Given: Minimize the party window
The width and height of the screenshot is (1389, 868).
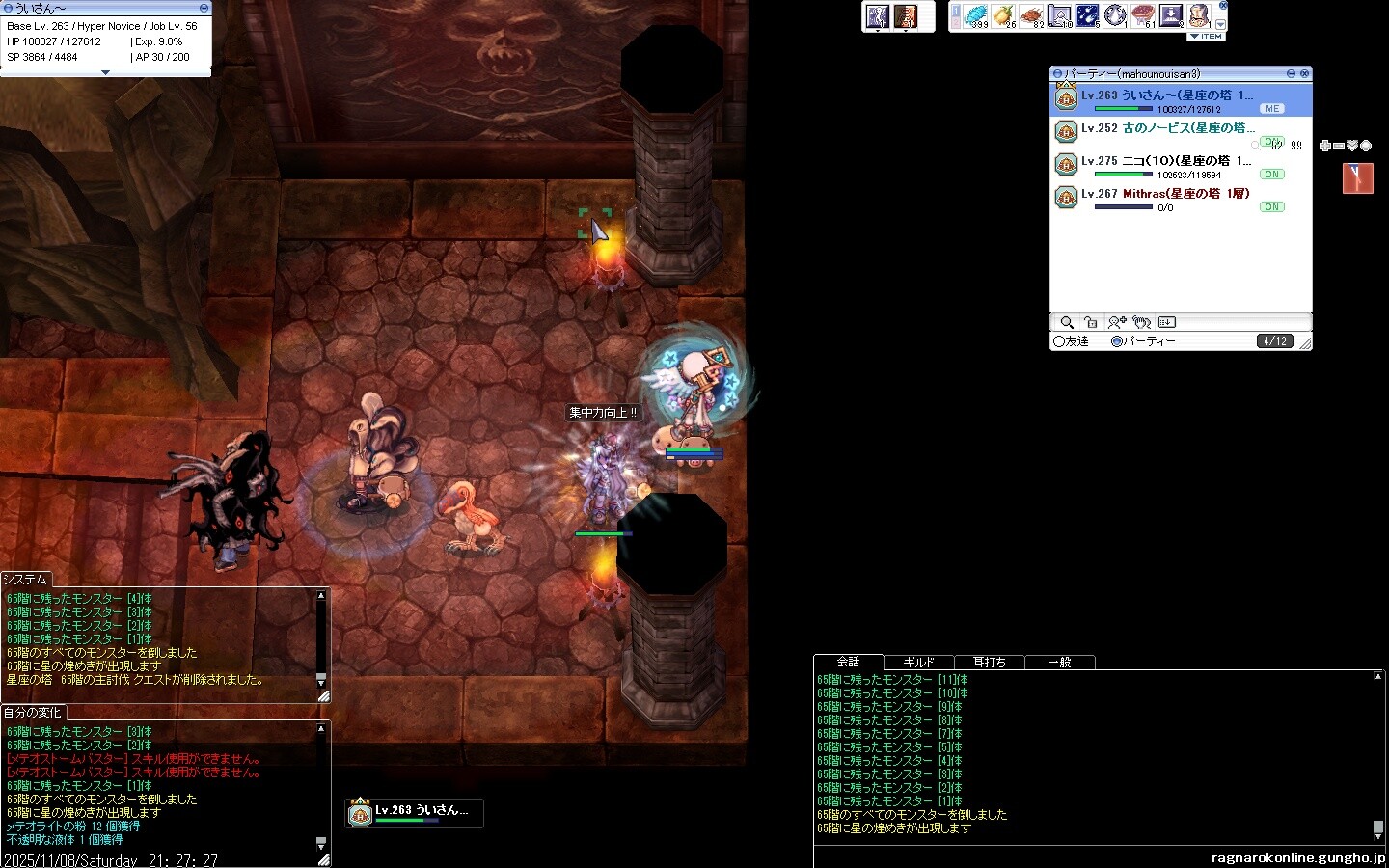Looking at the screenshot, I should point(1291,73).
